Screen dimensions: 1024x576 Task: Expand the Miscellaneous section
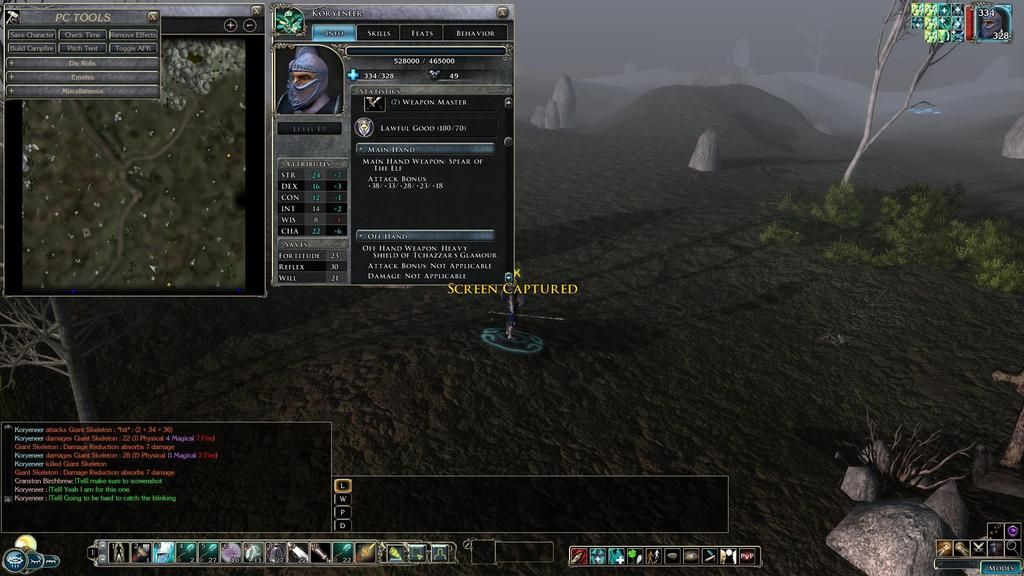[x=82, y=91]
